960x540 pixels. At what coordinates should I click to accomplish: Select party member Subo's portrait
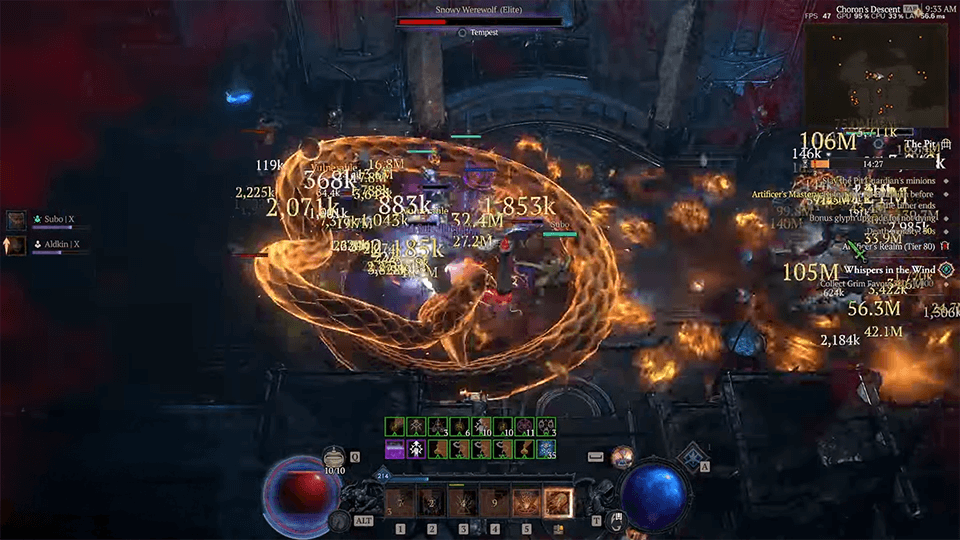(16, 220)
